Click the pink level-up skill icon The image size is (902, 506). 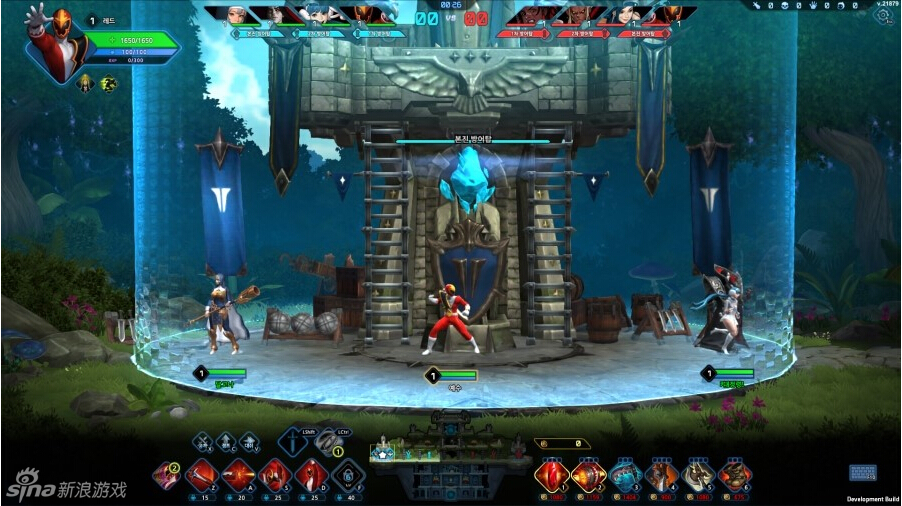(x=167, y=475)
